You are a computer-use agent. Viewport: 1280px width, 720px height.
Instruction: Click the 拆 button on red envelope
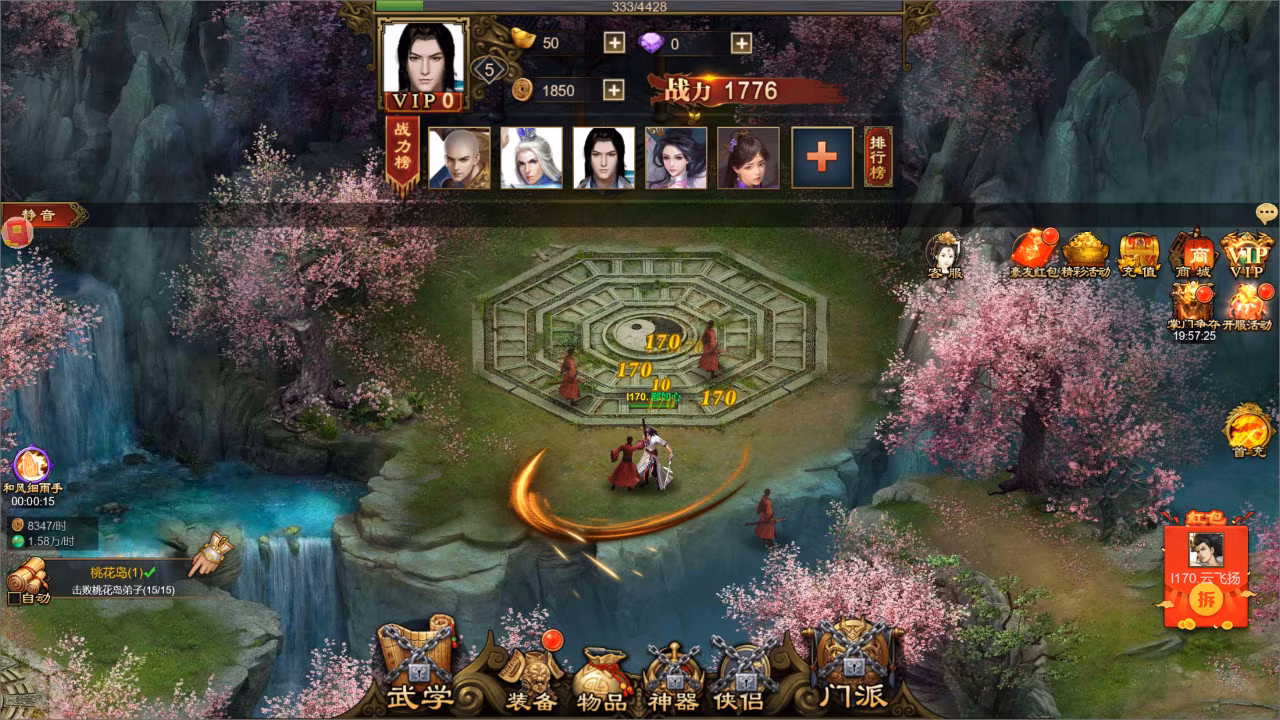click(1206, 600)
